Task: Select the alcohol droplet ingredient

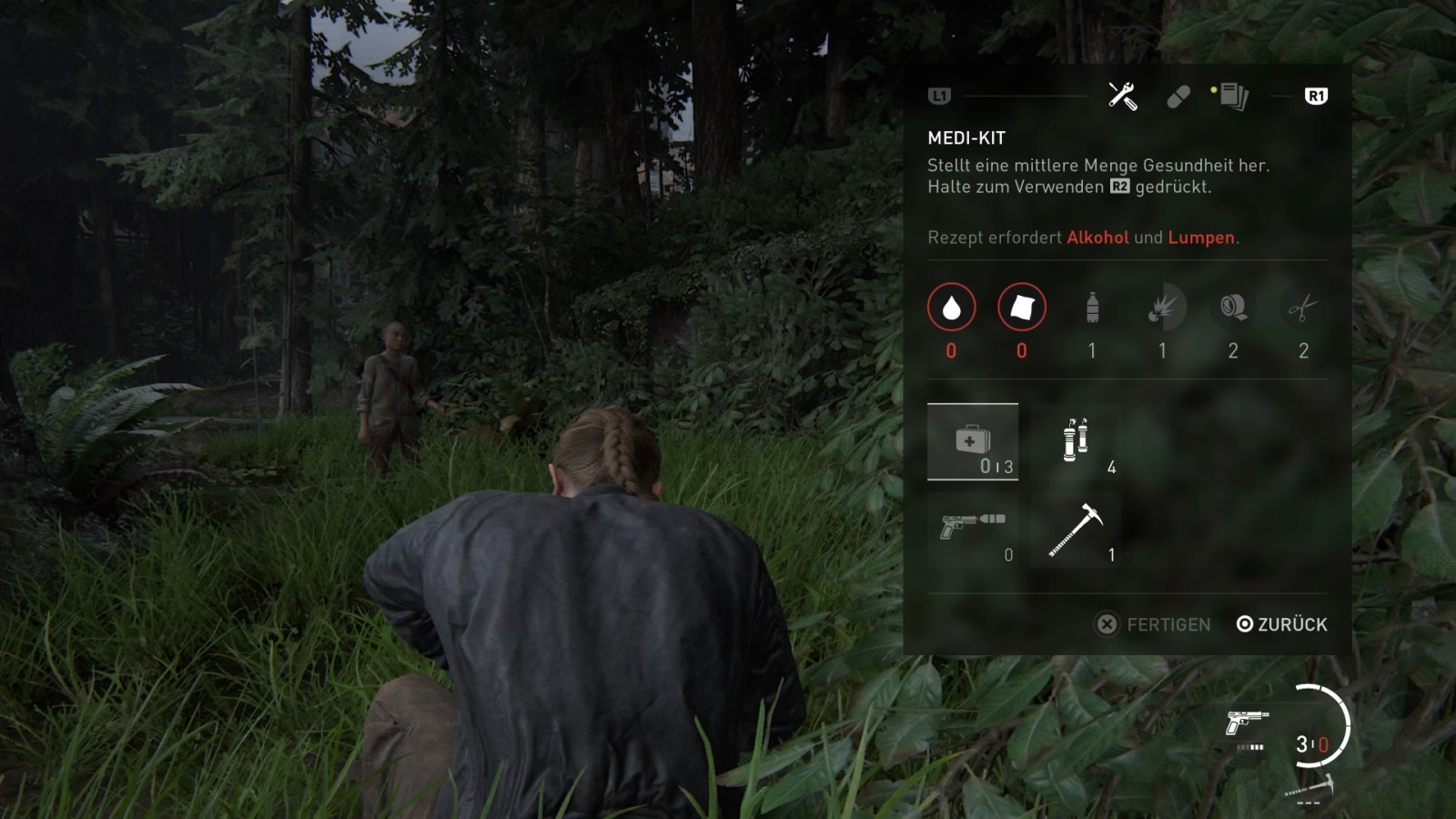Action: click(951, 308)
